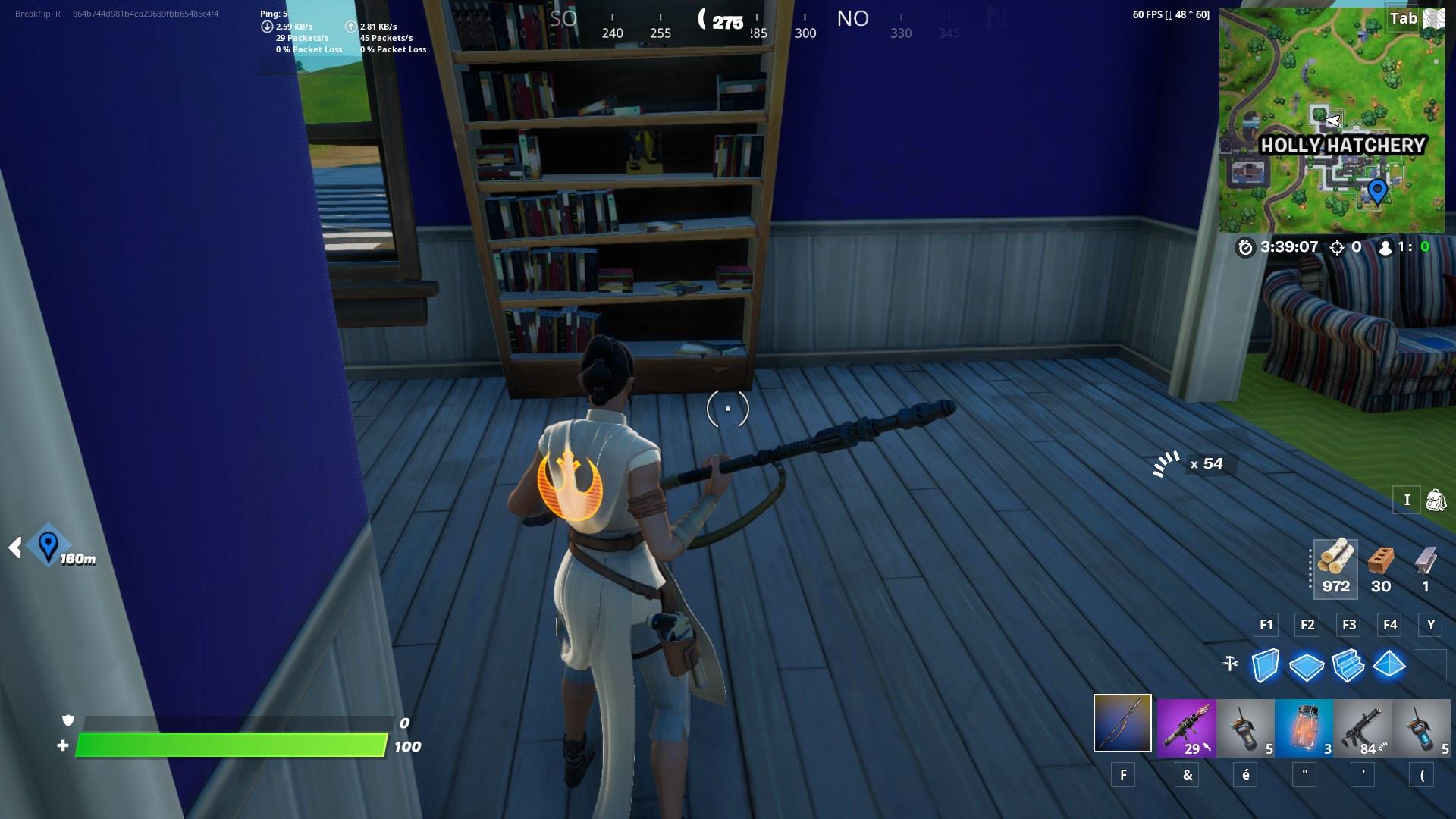Image resolution: width=1456 pixels, height=819 pixels.
Task: Equip Rey's staff pickaxe in the hotbar
Action: coord(1122,728)
